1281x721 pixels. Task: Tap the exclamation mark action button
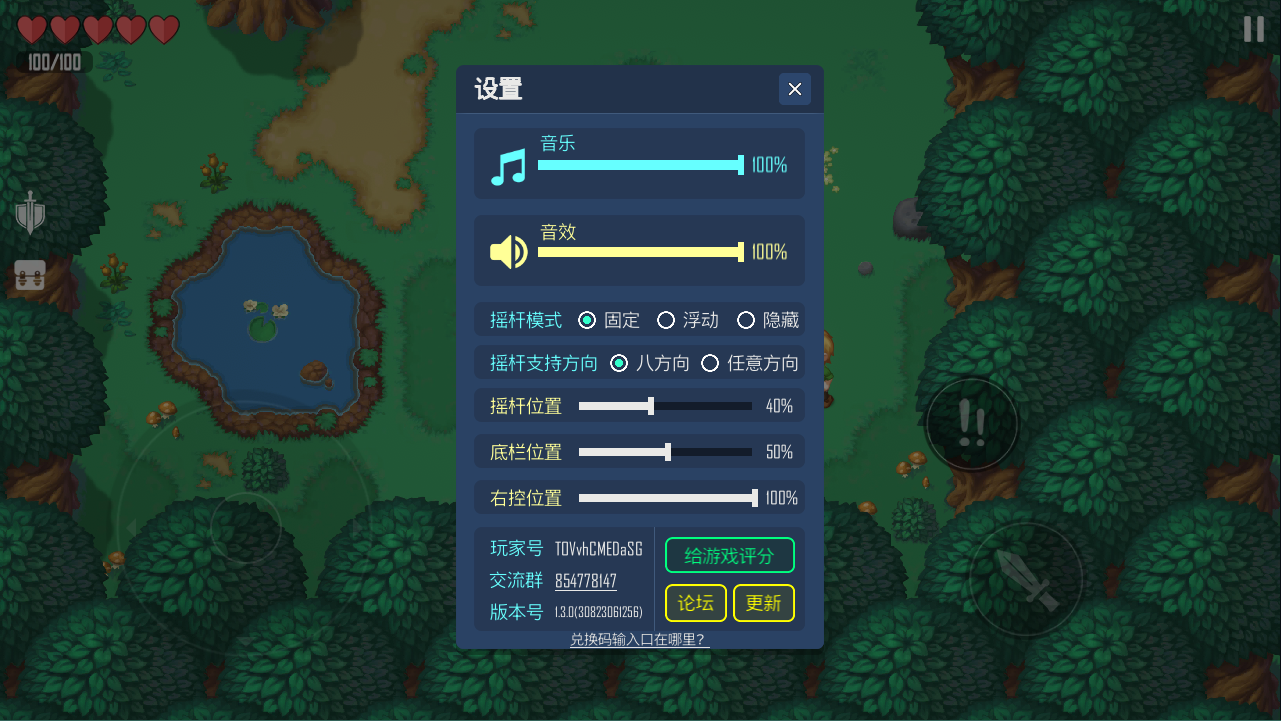971,424
